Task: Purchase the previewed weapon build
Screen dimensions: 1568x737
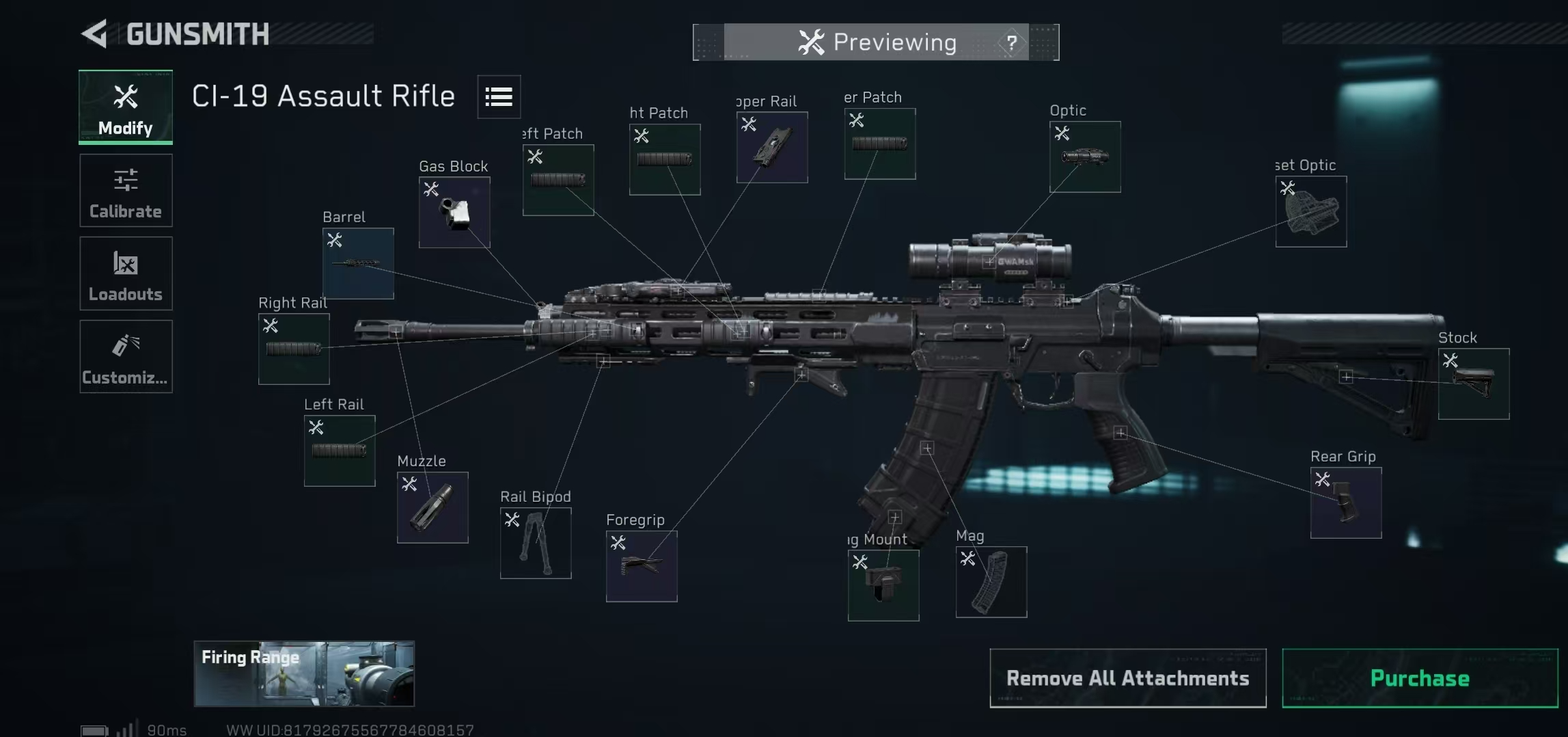Action: (1420, 678)
